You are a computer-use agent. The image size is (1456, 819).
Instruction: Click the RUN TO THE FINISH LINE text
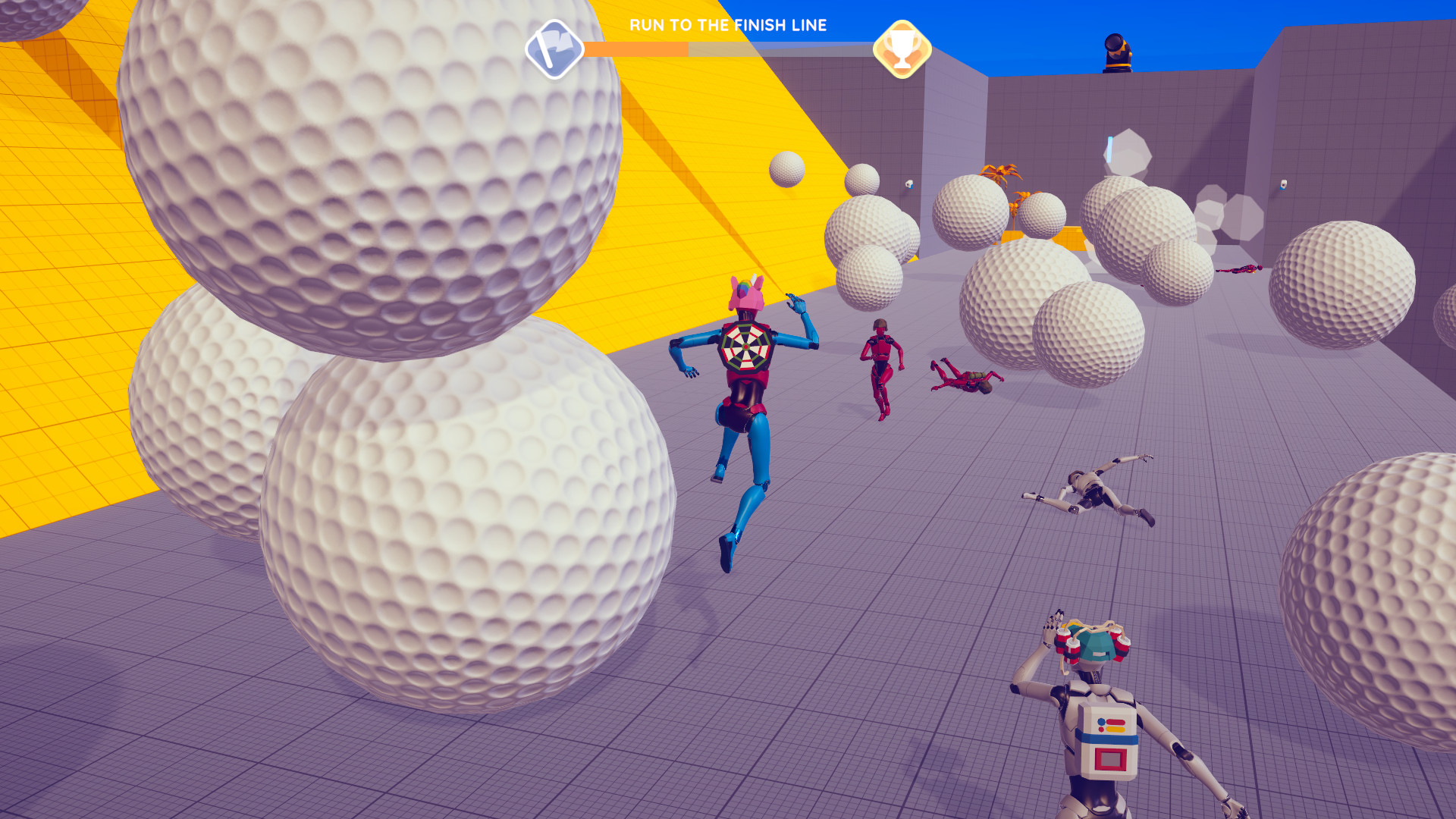726,25
